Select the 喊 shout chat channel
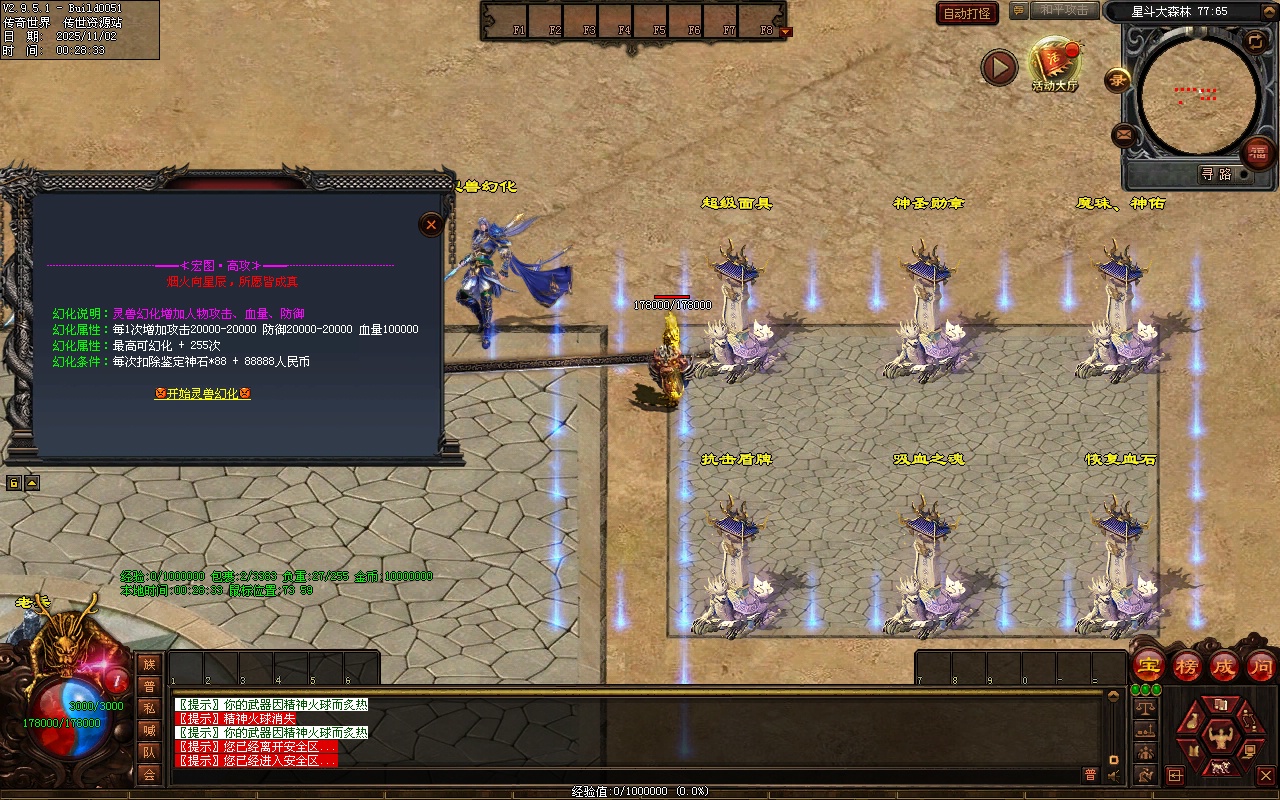 pos(149,730)
